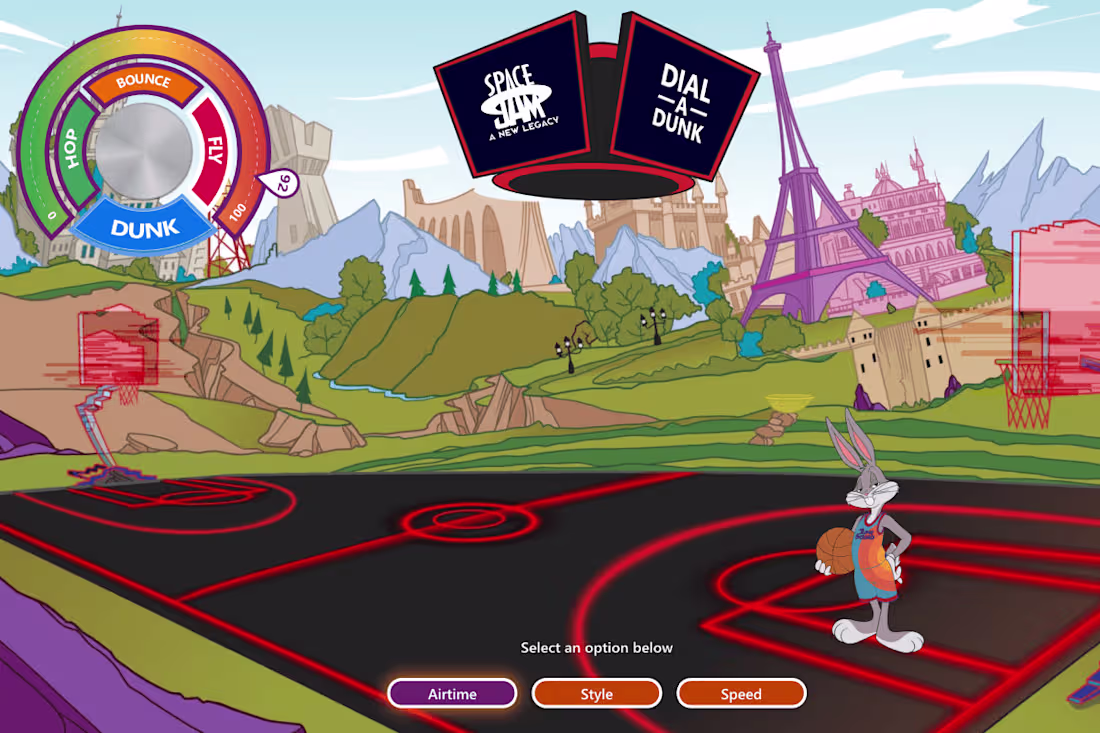Select the red FLY dial segment
This screenshot has width=1100, height=733.
213,150
